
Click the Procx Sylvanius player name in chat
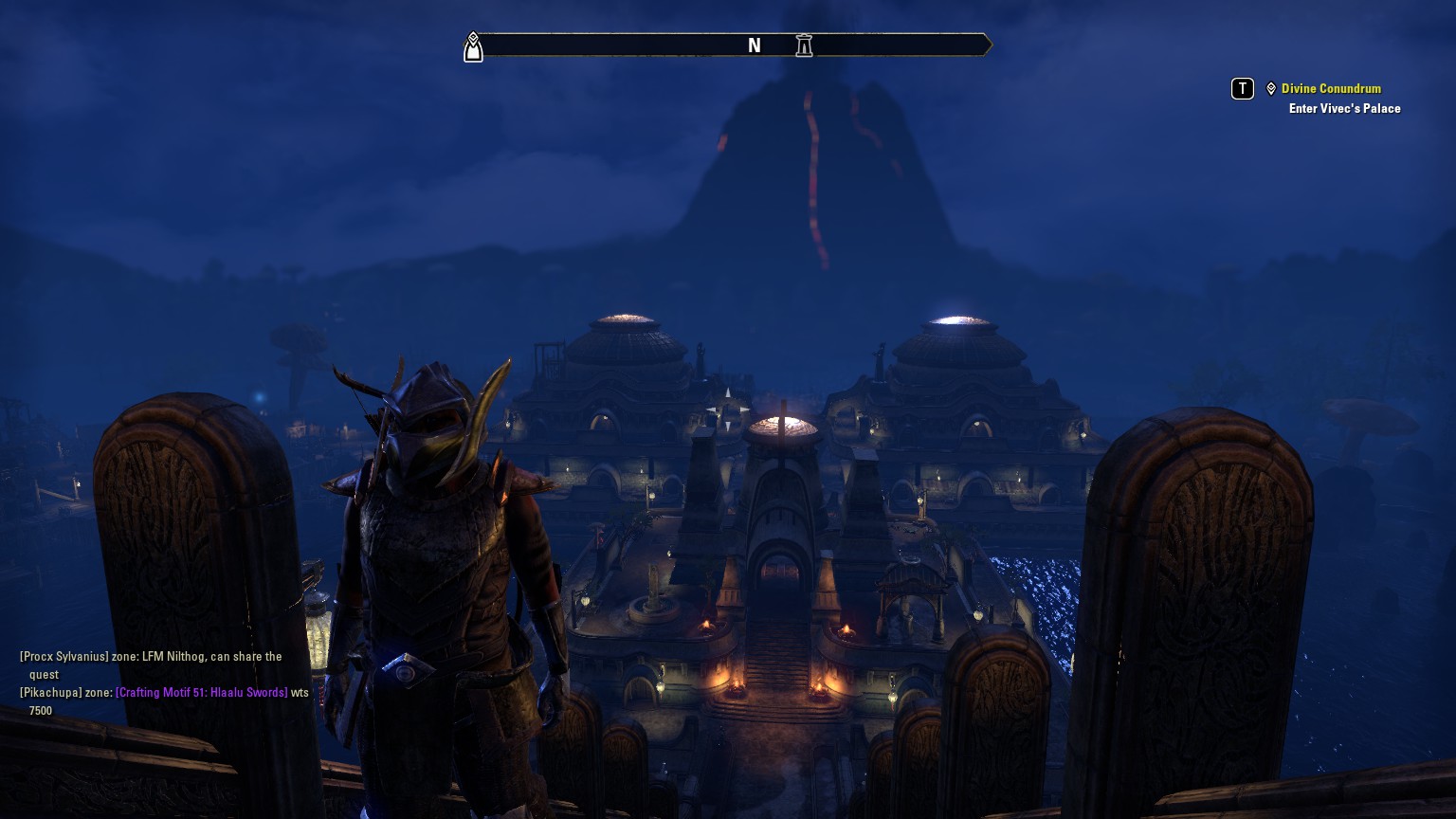click(x=64, y=657)
